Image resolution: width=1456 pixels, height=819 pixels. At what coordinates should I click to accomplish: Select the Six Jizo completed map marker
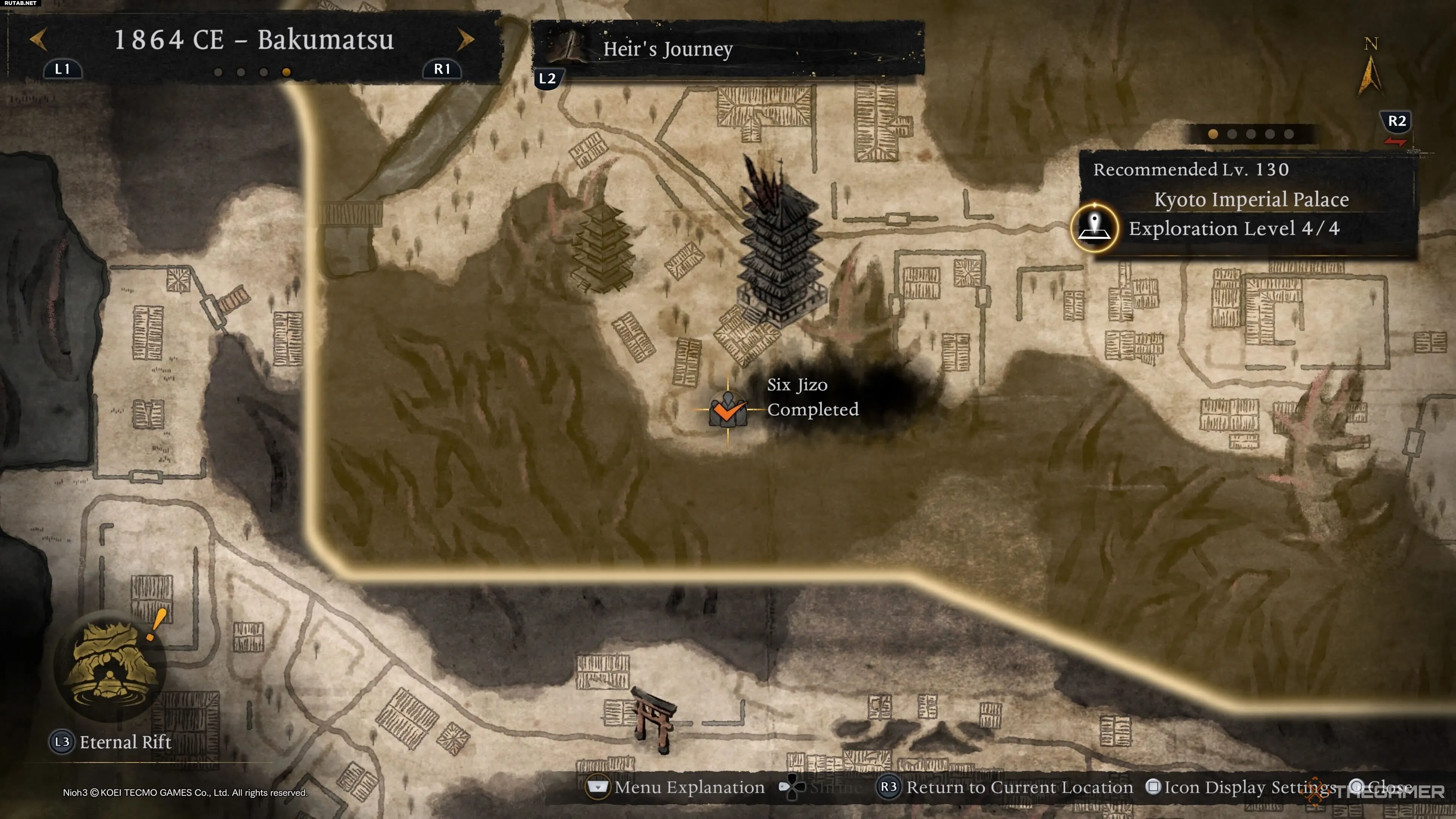tap(728, 410)
